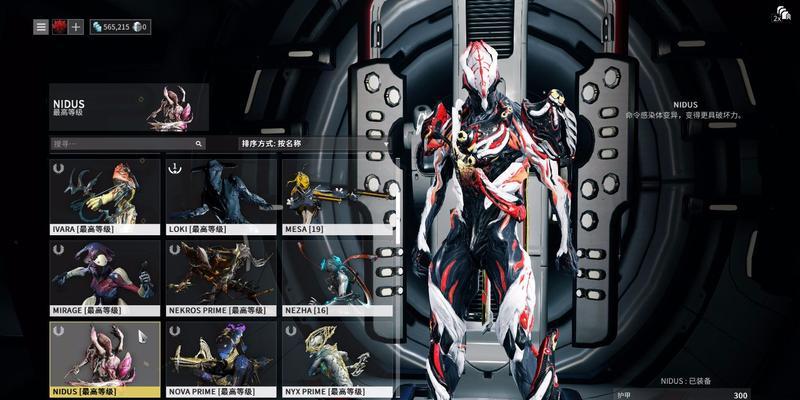
Task: Click the plus button beside the avatar
Action: click(76, 27)
